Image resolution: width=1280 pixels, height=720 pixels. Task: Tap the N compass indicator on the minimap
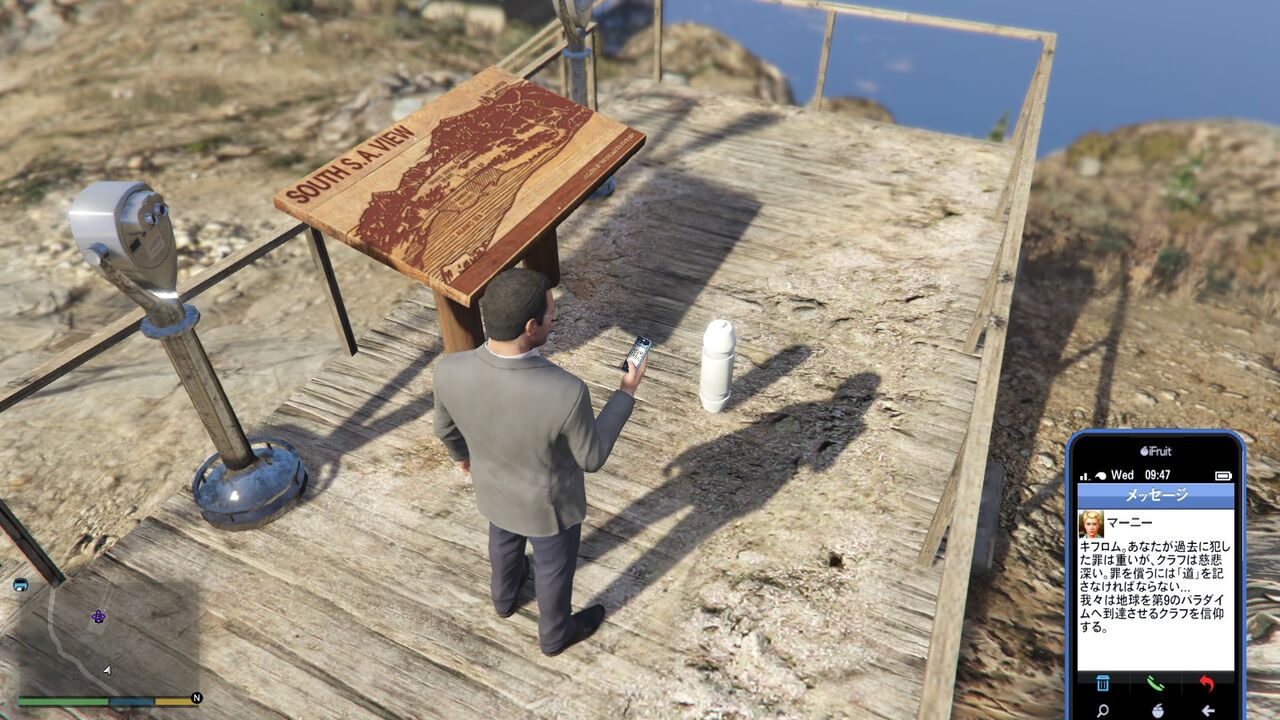click(x=196, y=698)
